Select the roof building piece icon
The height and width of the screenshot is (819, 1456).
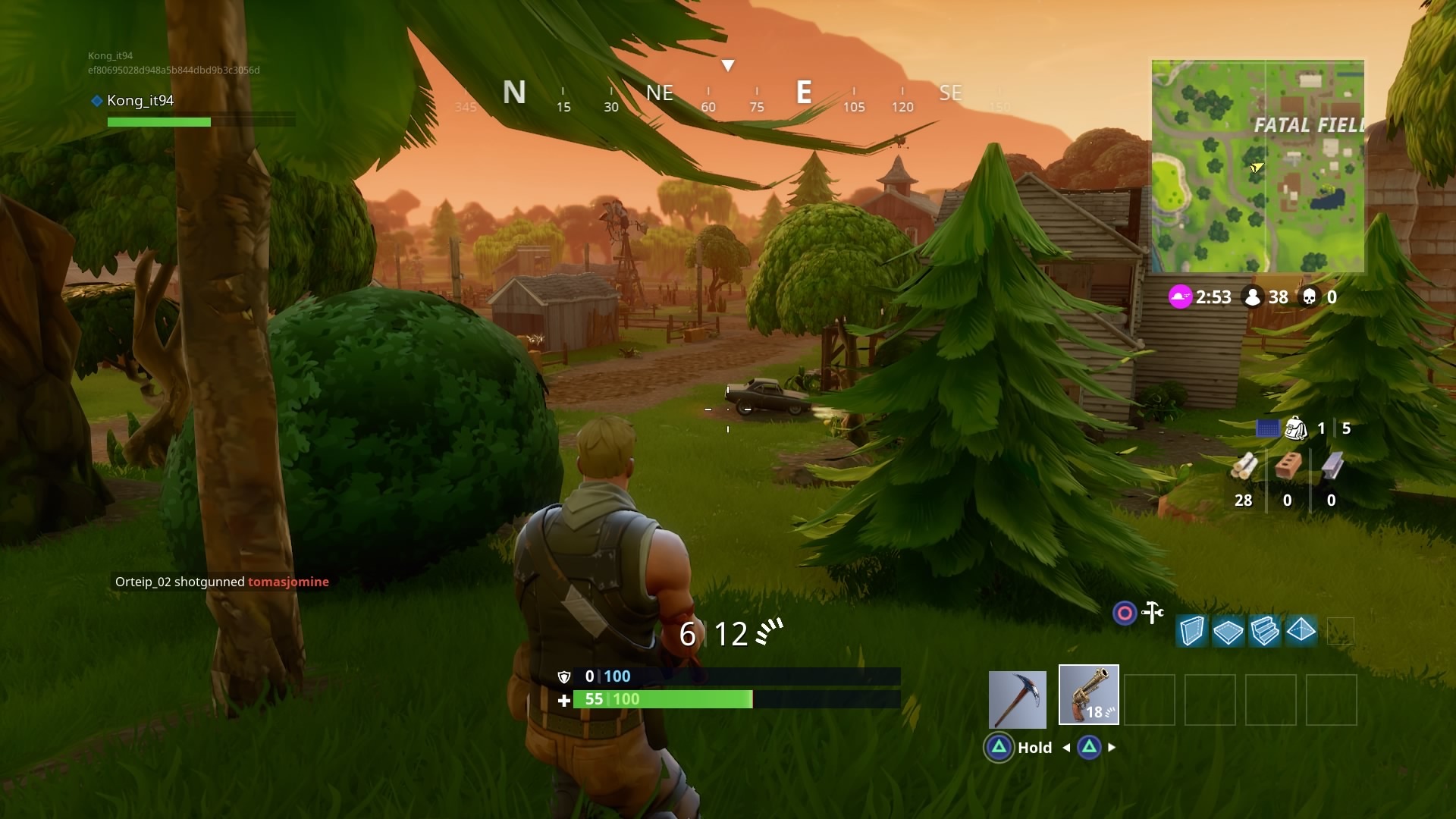[x=1301, y=631]
